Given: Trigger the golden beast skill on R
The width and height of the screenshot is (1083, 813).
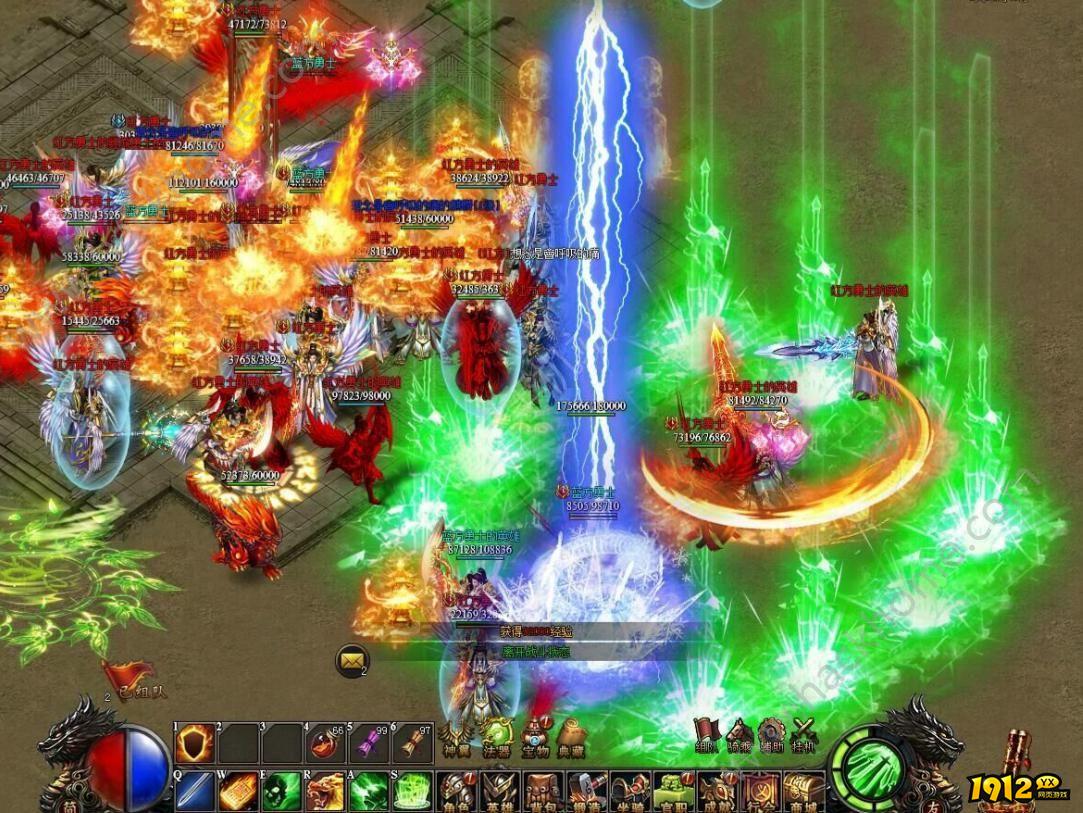Looking at the screenshot, I should 324,791.
